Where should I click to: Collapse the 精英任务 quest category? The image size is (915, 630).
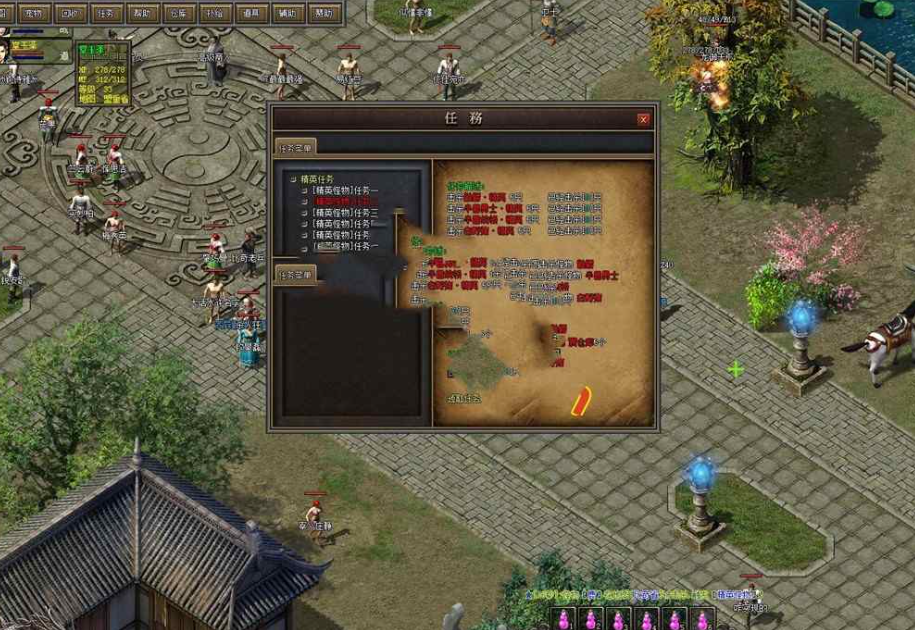(x=292, y=179)
